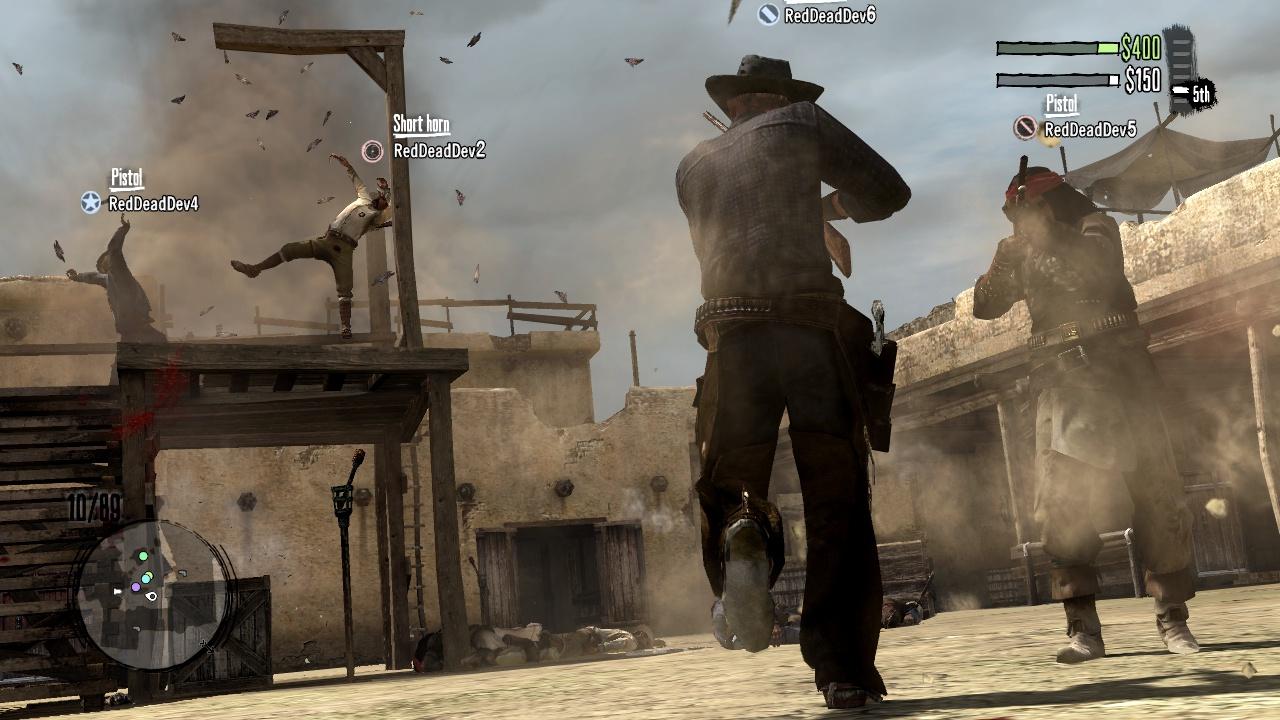Select the RedDeadDev5 player name tag
This screenshot has height=720, width=1280.
click(x=1090, y=129)
